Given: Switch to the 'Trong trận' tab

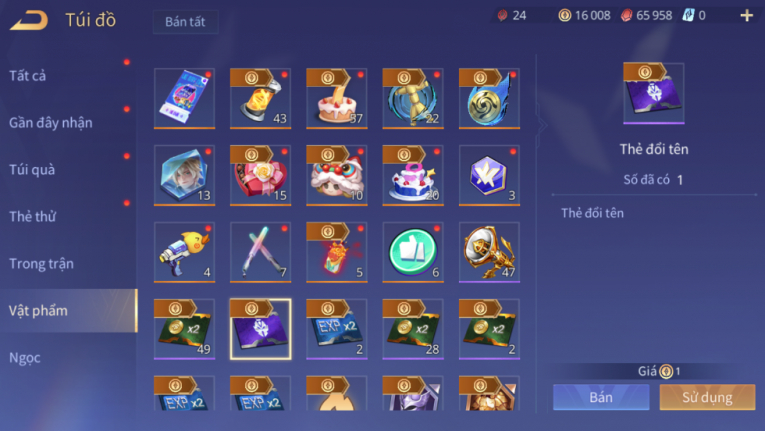Looking at the screenshot, I should (42, 263).
